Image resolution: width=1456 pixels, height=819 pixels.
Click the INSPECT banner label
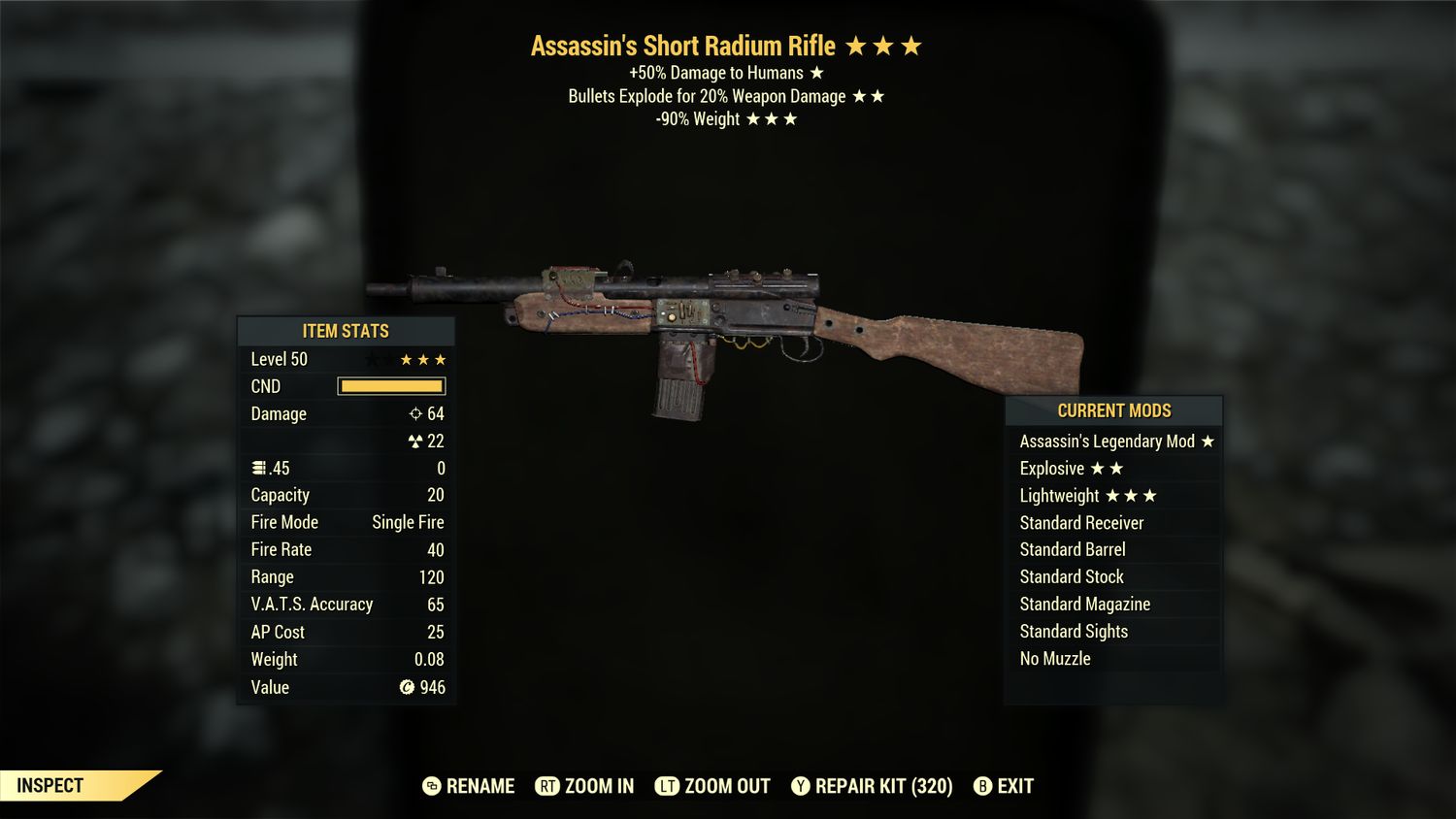coord(49,785)
